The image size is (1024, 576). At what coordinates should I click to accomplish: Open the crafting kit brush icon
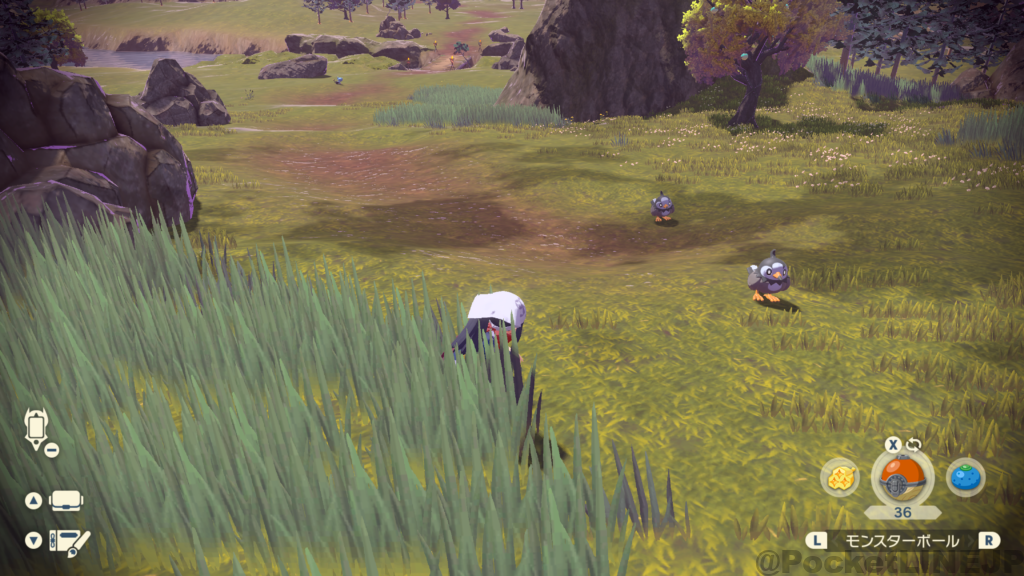69,541
